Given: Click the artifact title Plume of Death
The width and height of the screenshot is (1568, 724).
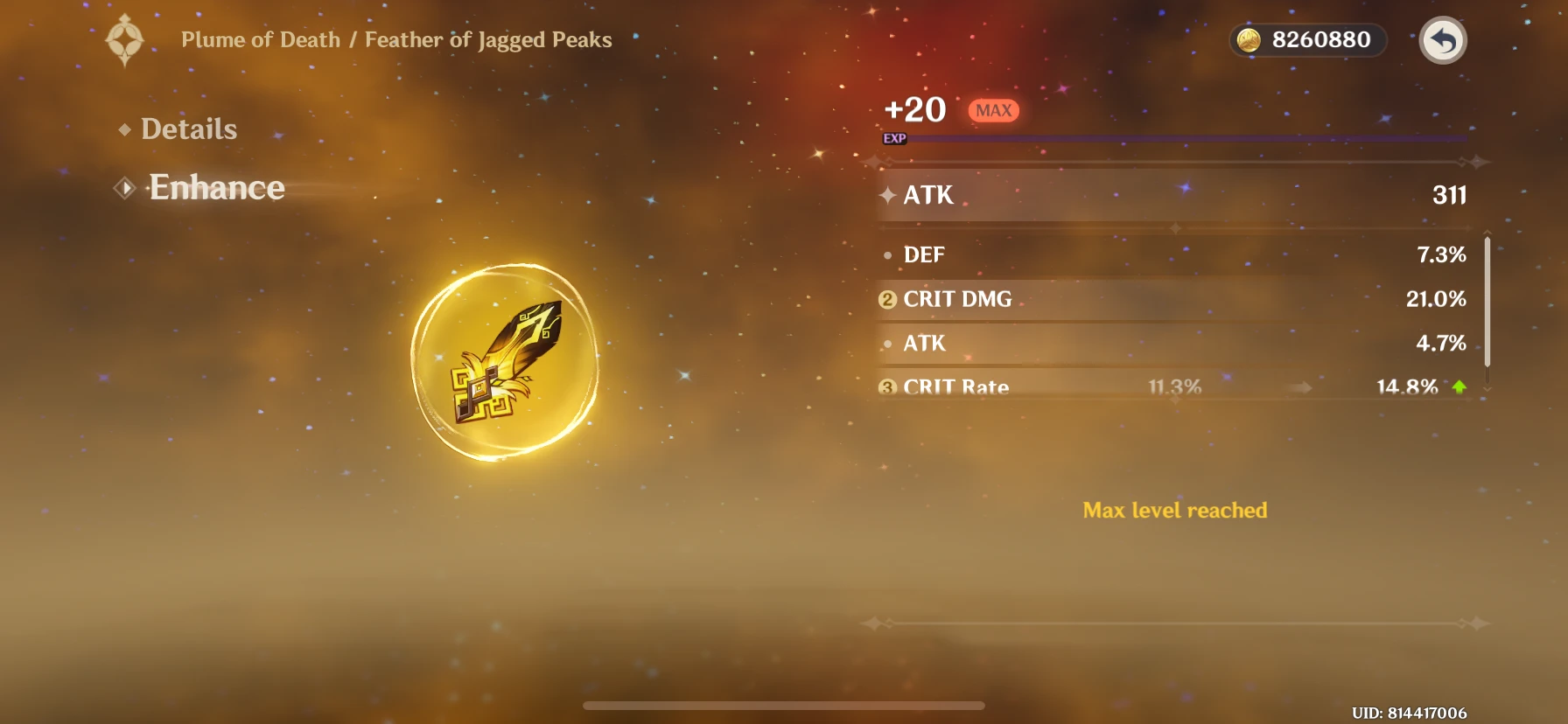Looking at the screenshot, I should pyautogui.click(x=261, y=39).
